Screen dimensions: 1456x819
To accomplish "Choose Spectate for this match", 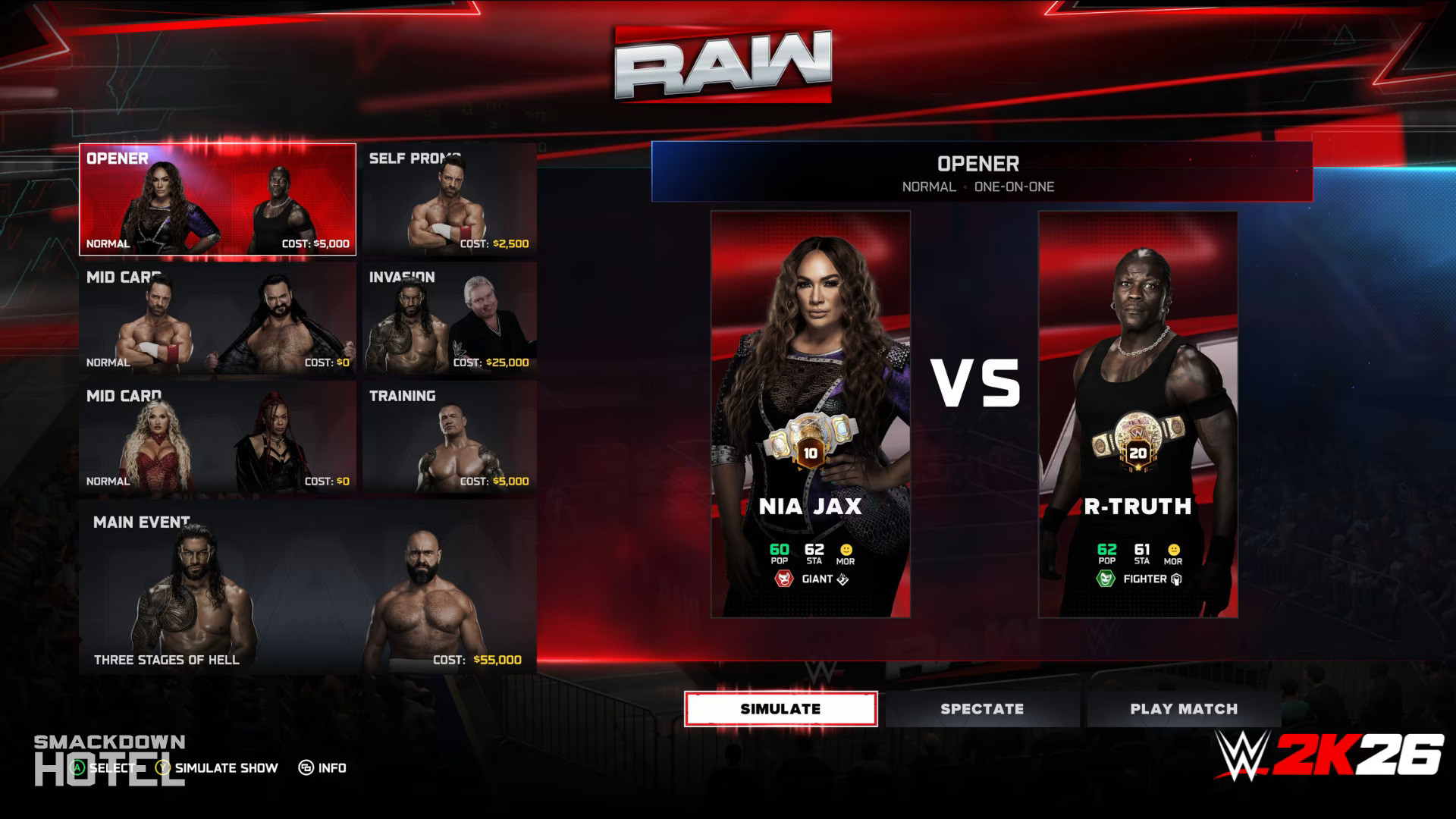I will pyautogui.click(x=982, y=709).
